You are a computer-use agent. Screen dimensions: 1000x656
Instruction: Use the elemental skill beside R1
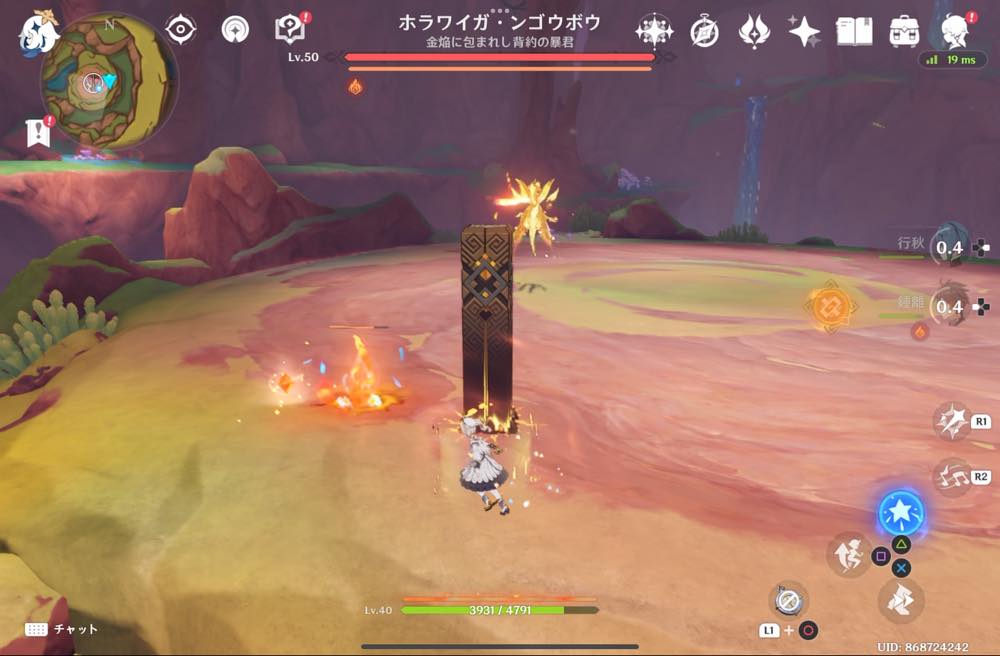pyautogui.click(x=951, y=421)
